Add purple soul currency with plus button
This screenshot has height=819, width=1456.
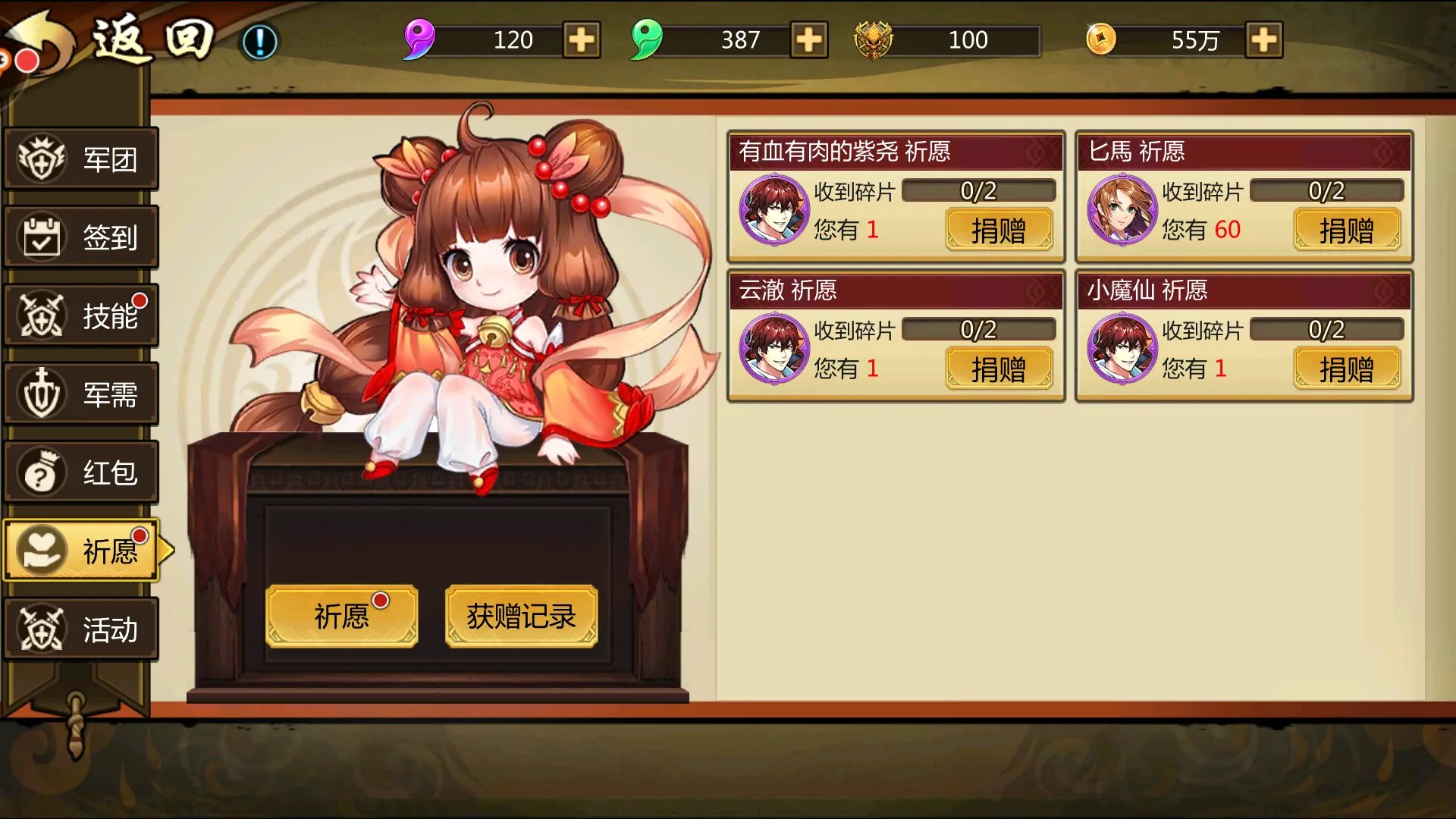tap(582, 40)
